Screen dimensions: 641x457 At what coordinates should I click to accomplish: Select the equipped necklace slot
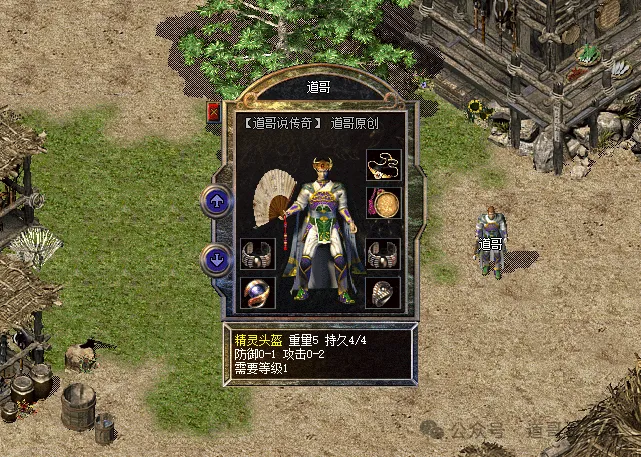(383, 164)
